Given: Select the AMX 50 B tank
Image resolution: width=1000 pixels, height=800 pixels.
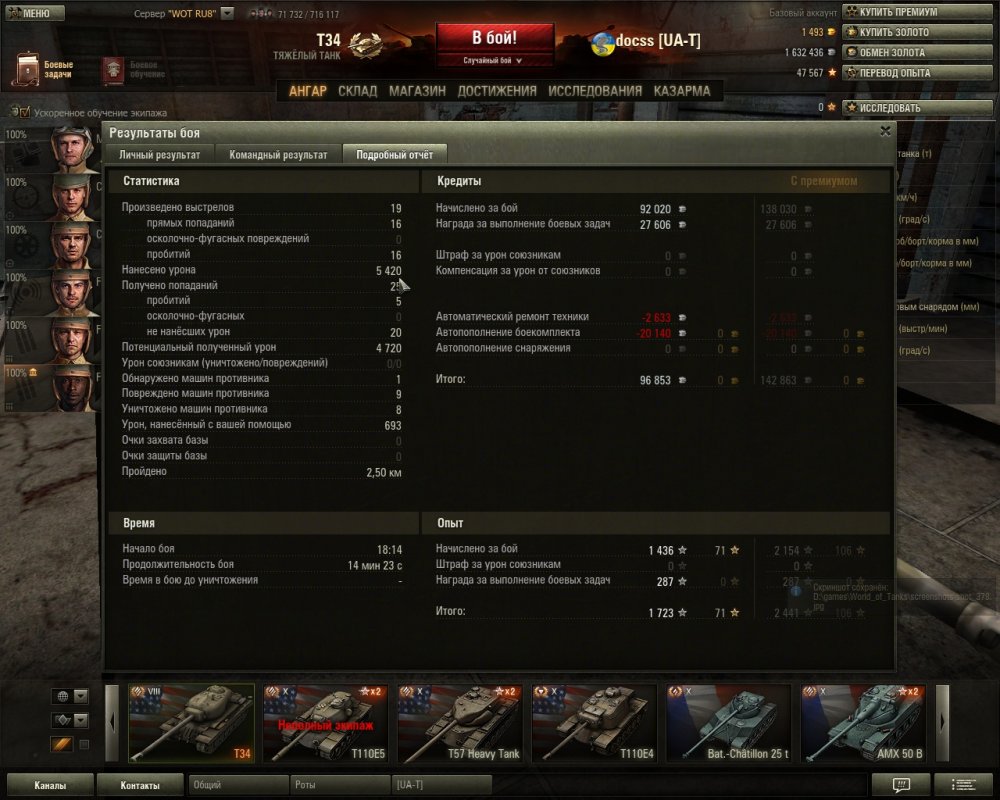Looking at the screenshot, I should 862,723.
